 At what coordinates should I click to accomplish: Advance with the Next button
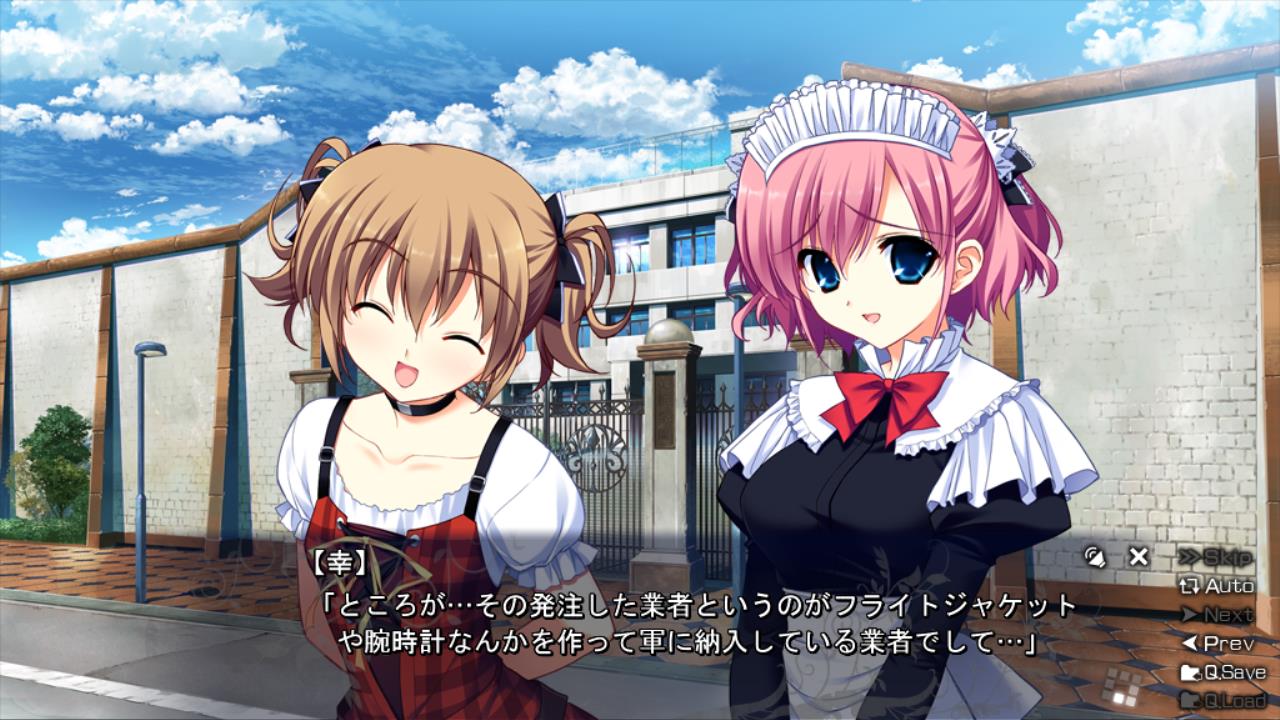click(1216, 615)
